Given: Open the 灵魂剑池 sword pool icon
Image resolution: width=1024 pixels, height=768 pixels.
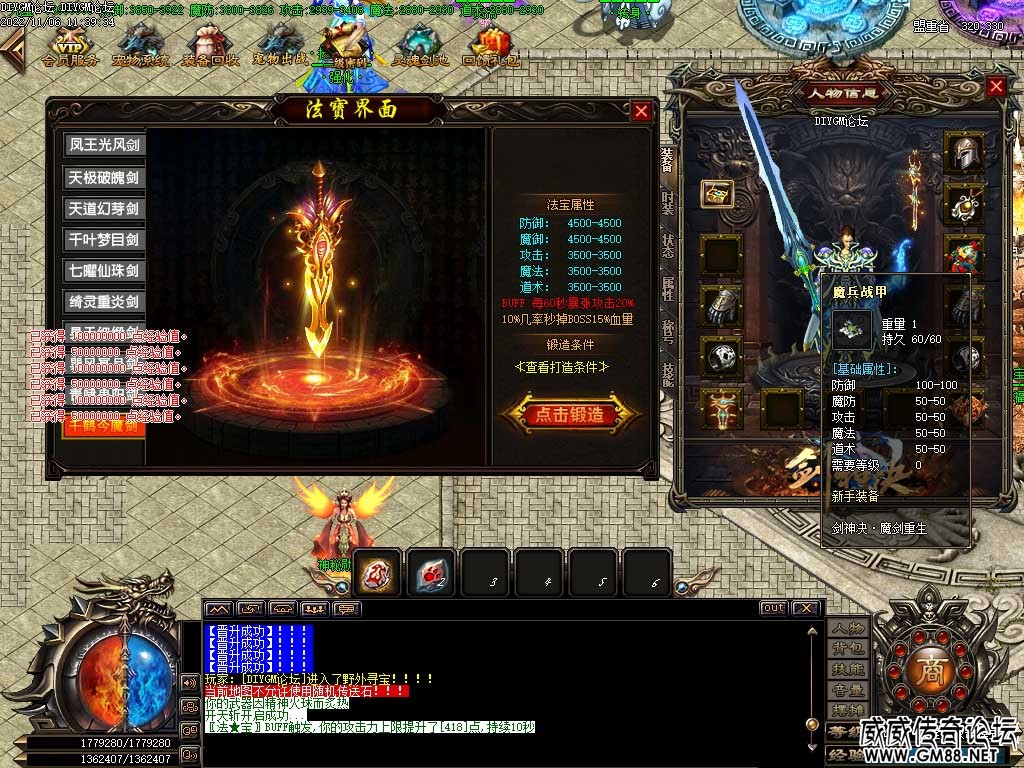Looking at the screenshot, I should (x=420, y=45).
